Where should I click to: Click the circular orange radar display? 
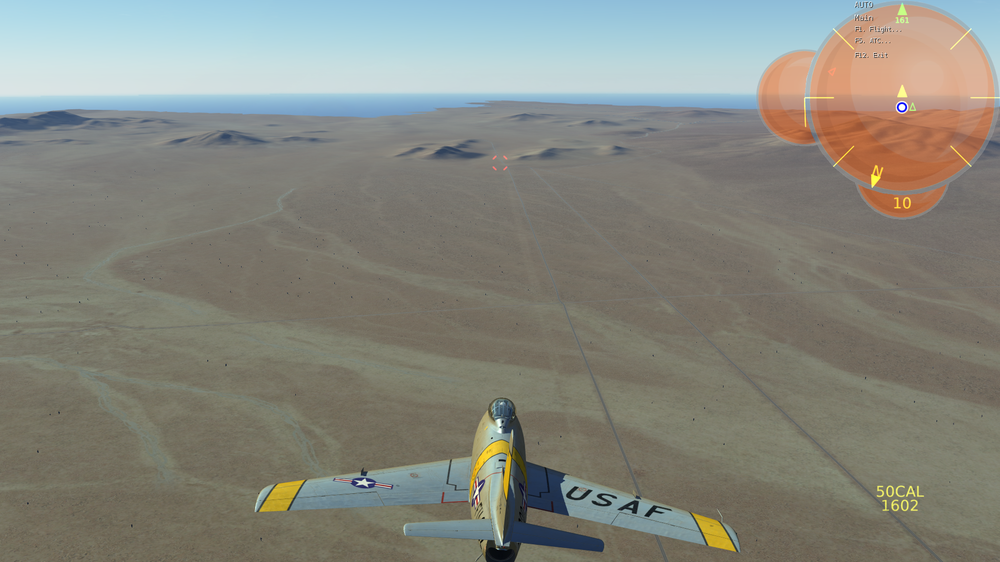[901, 98]
